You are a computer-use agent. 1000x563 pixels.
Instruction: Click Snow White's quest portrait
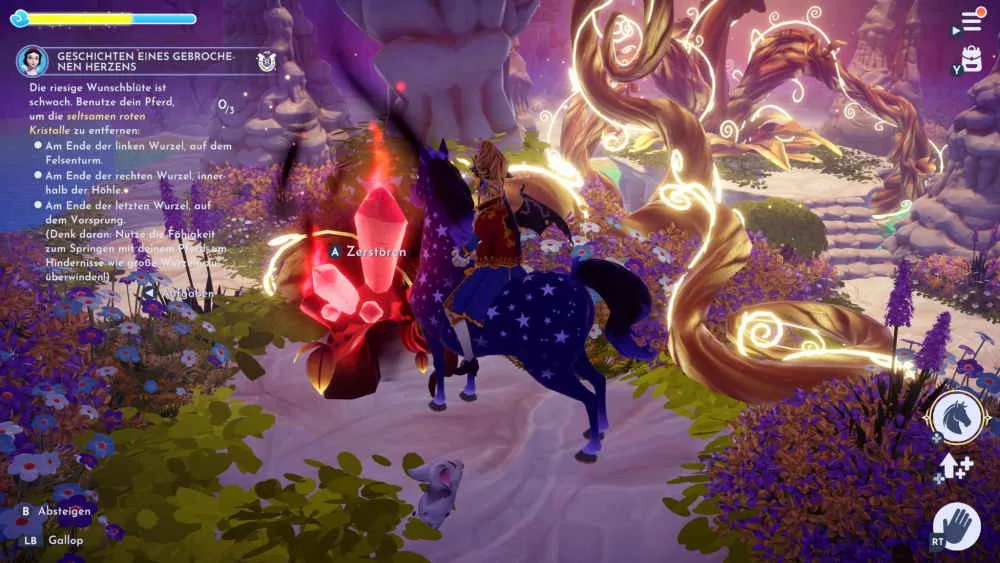click(x=31, y=60)
